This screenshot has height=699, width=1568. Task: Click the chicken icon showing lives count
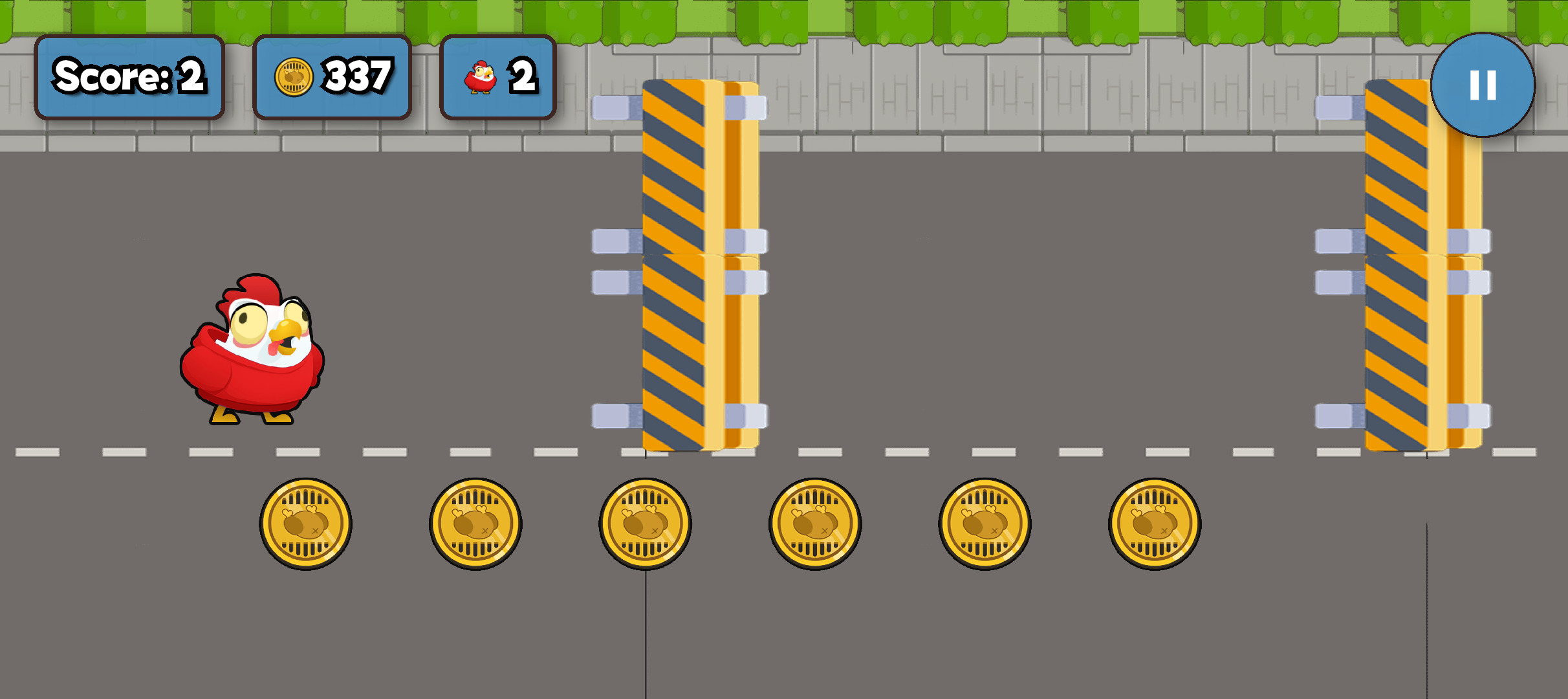479,76
